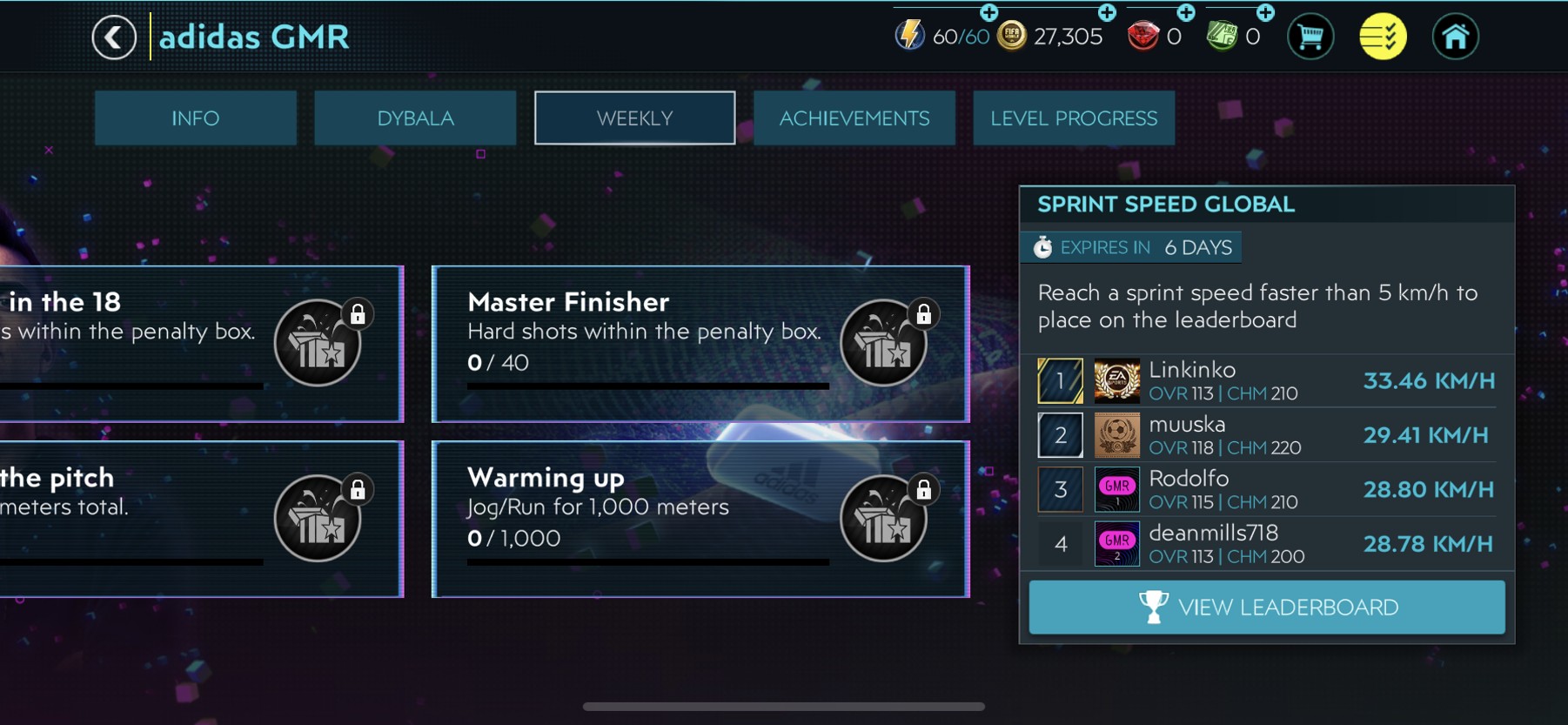The height and width of the screenshot is (725, 1568).
Task: Select muuska's leaderboard row
Action: tap(1266, 435)
